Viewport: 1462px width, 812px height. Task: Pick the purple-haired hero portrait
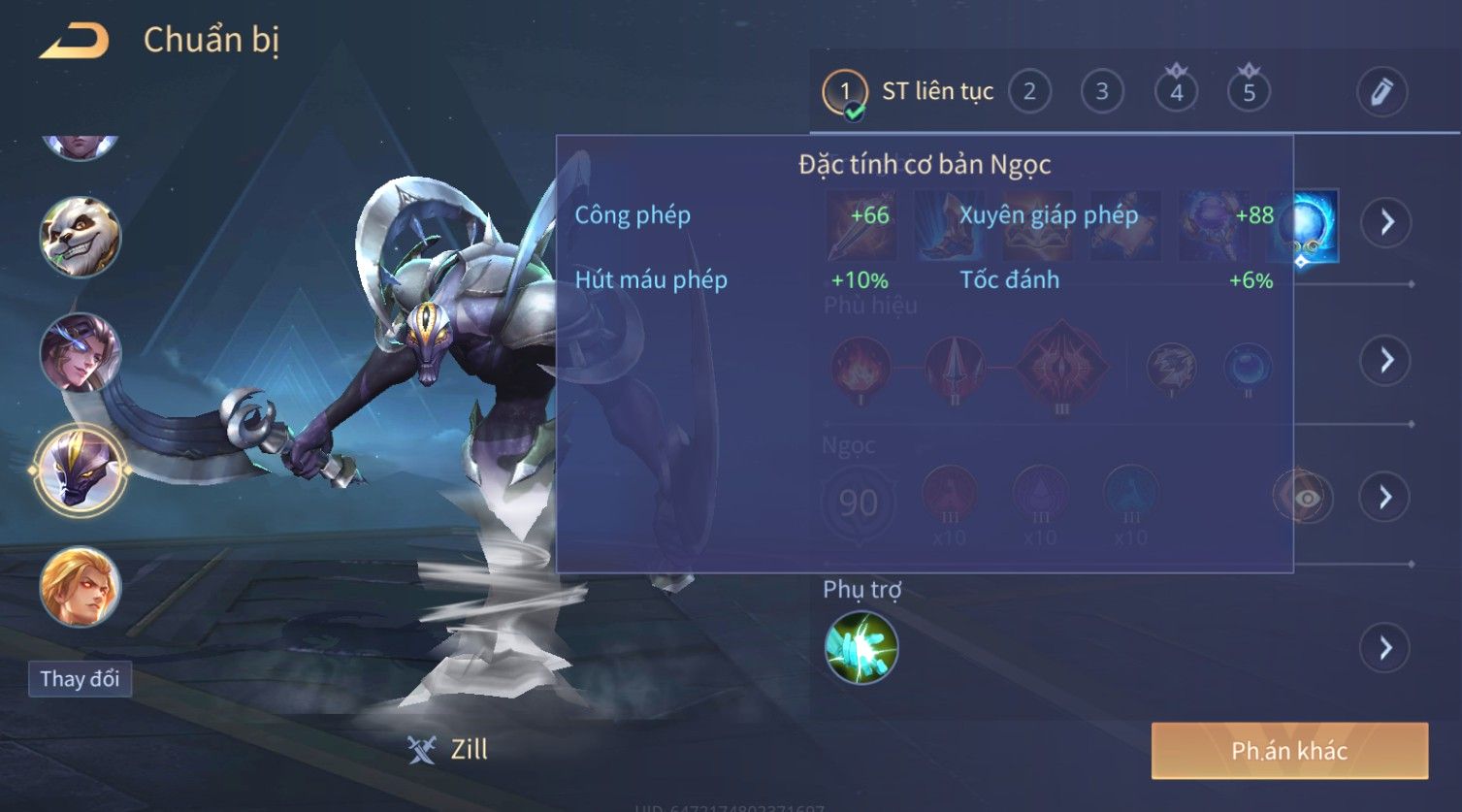pos(81,353)
